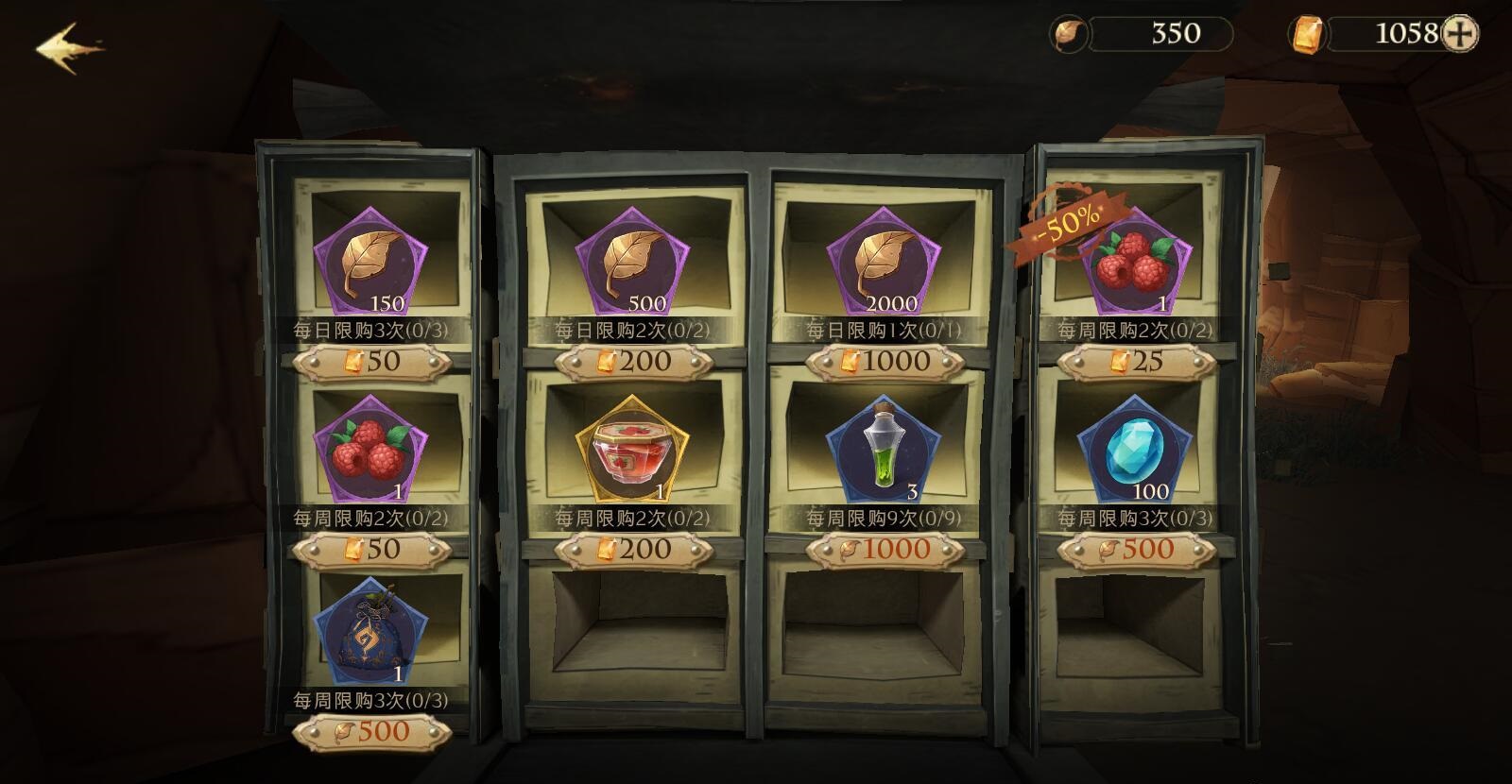Select the blue gem item
The width and height of the screenshot is (1512, 784).
1135,450
